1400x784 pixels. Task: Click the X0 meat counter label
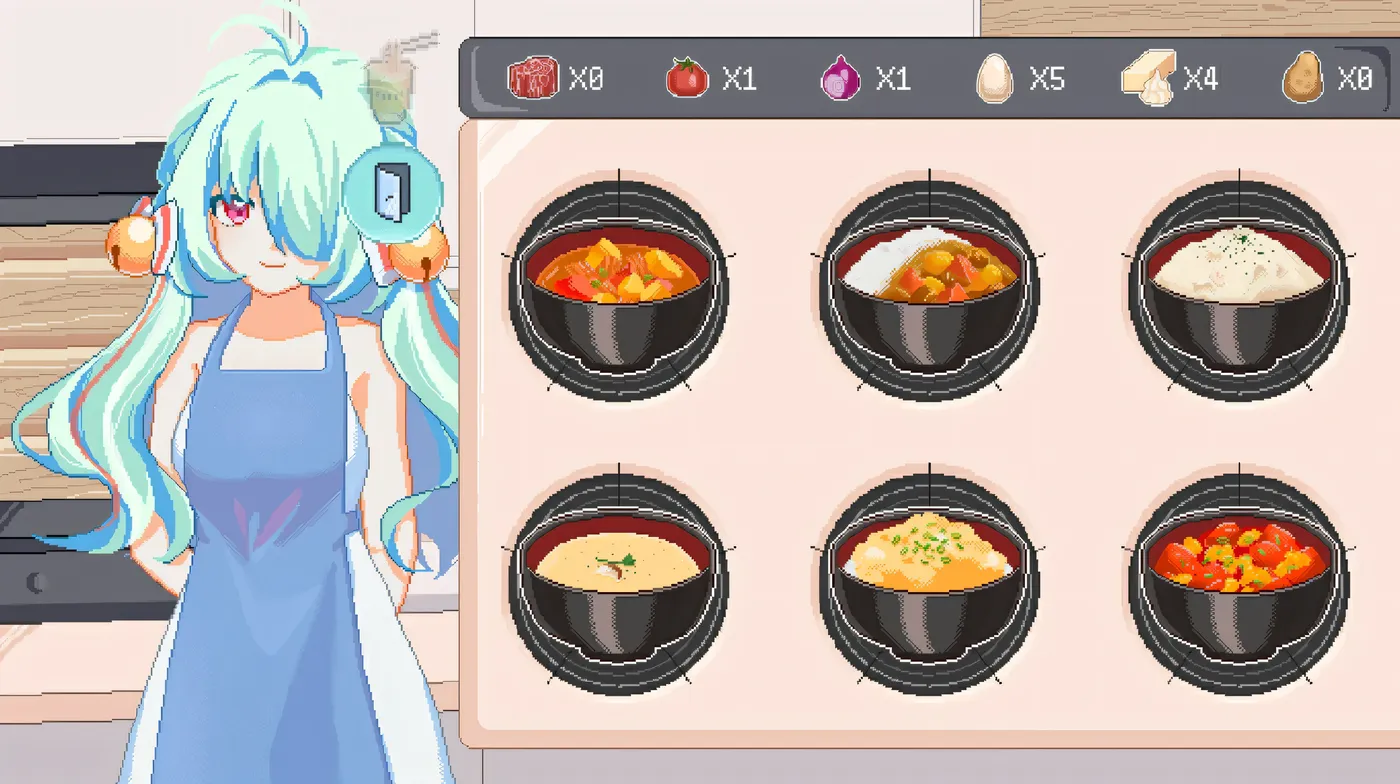click(585, 78)
